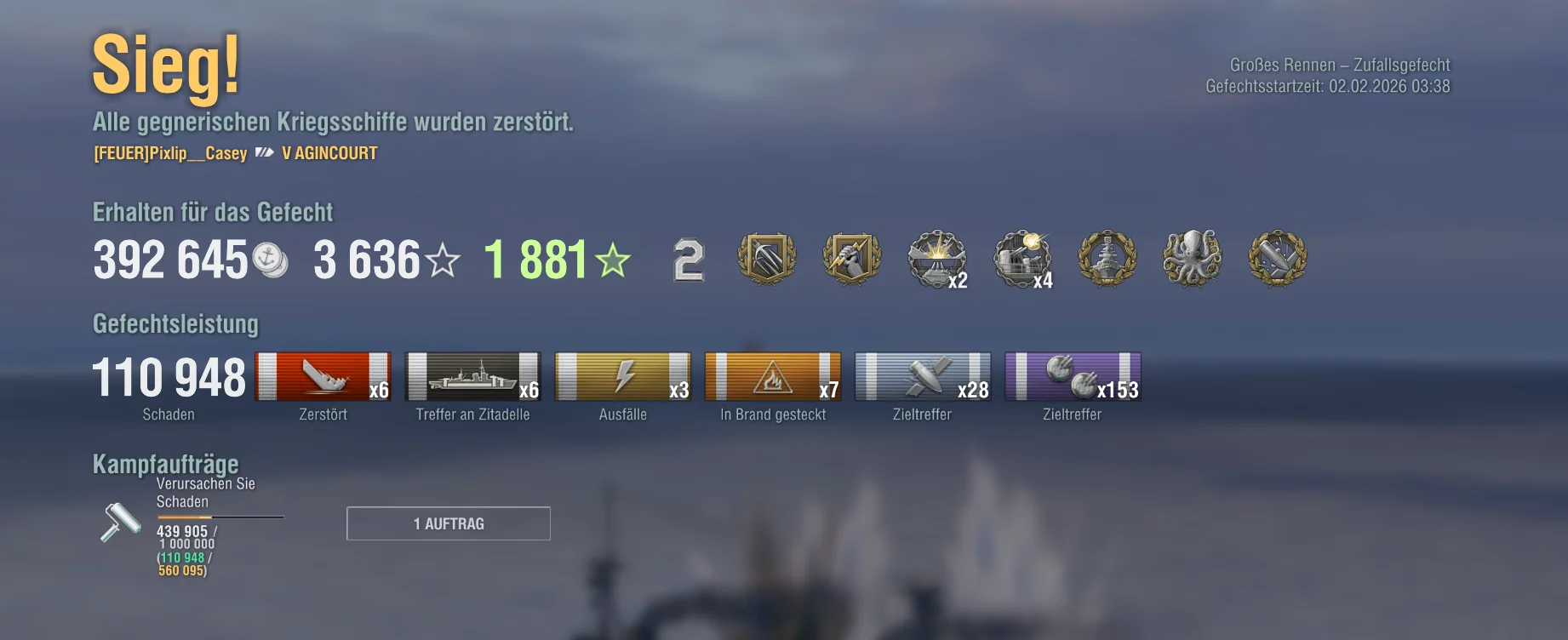Open the purple x153 Zieltreffer ribbon
This screenshot has width=1568, height=640.
click(x=1073, y=376)
